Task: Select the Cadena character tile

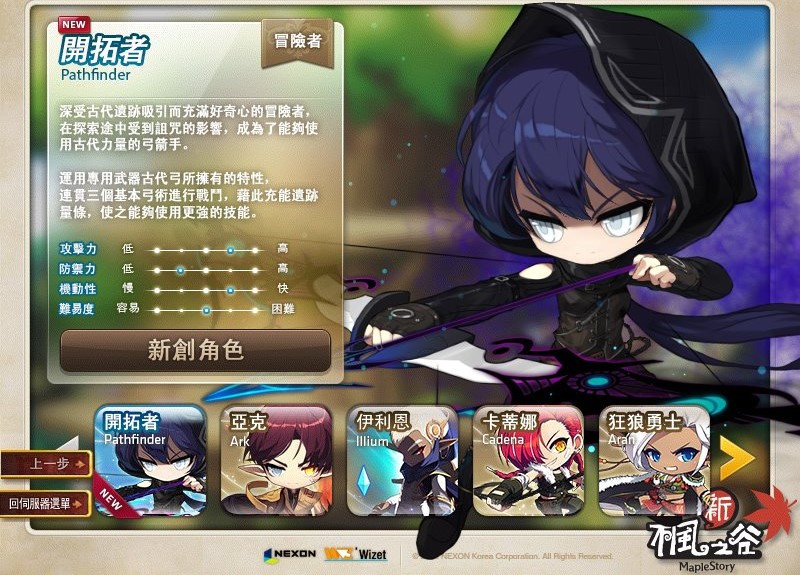Action: point(527,460)
